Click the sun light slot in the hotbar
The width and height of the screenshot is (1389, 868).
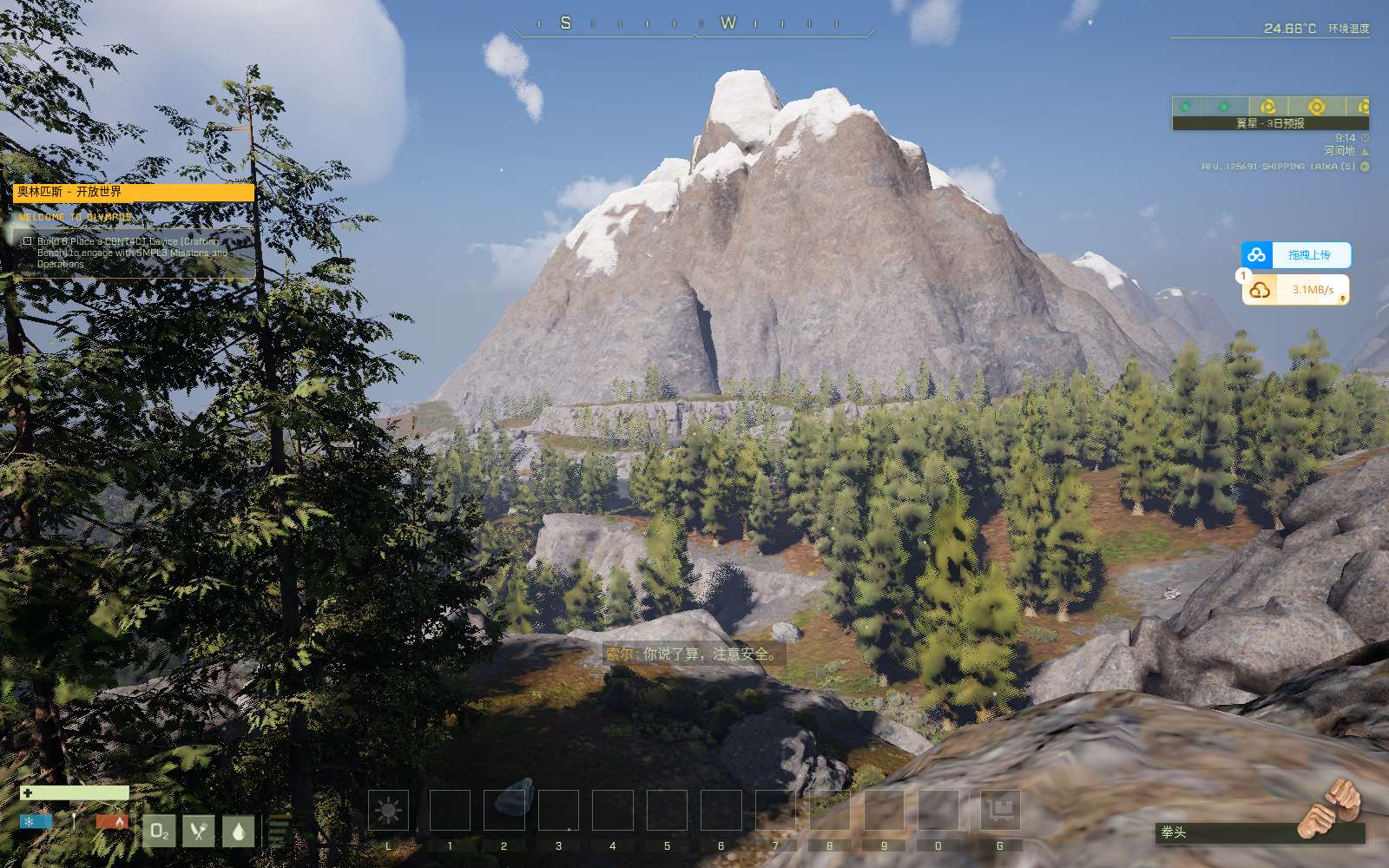point(388,811)
